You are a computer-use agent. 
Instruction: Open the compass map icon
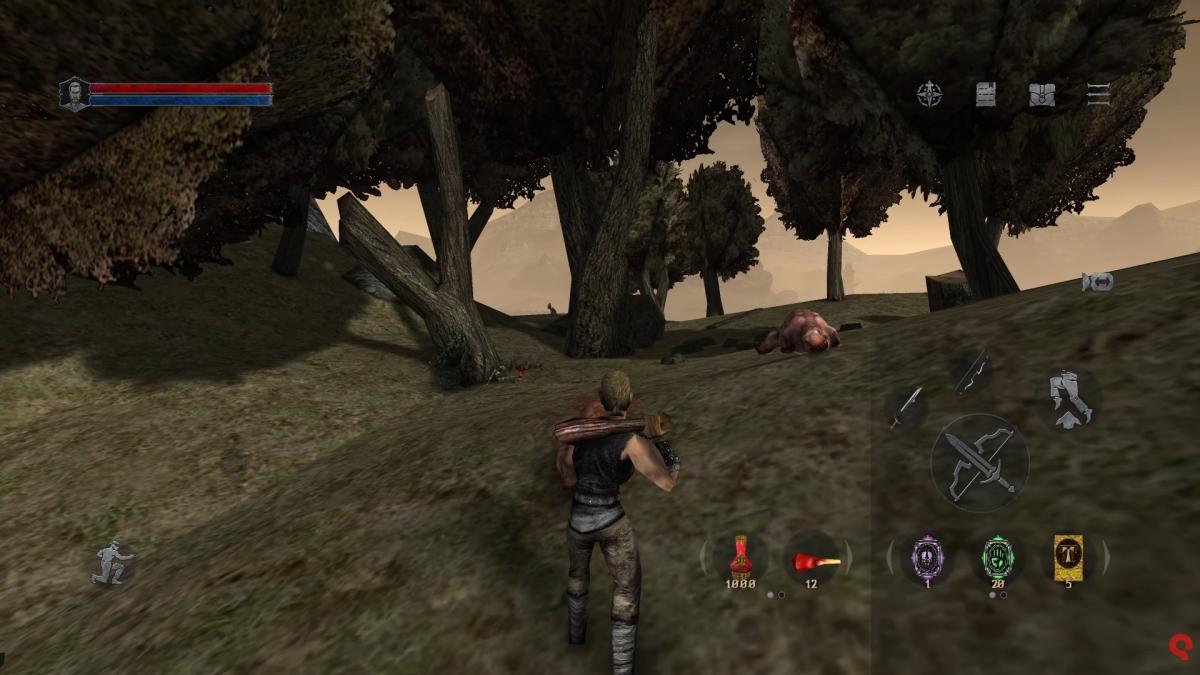(930, 94)
